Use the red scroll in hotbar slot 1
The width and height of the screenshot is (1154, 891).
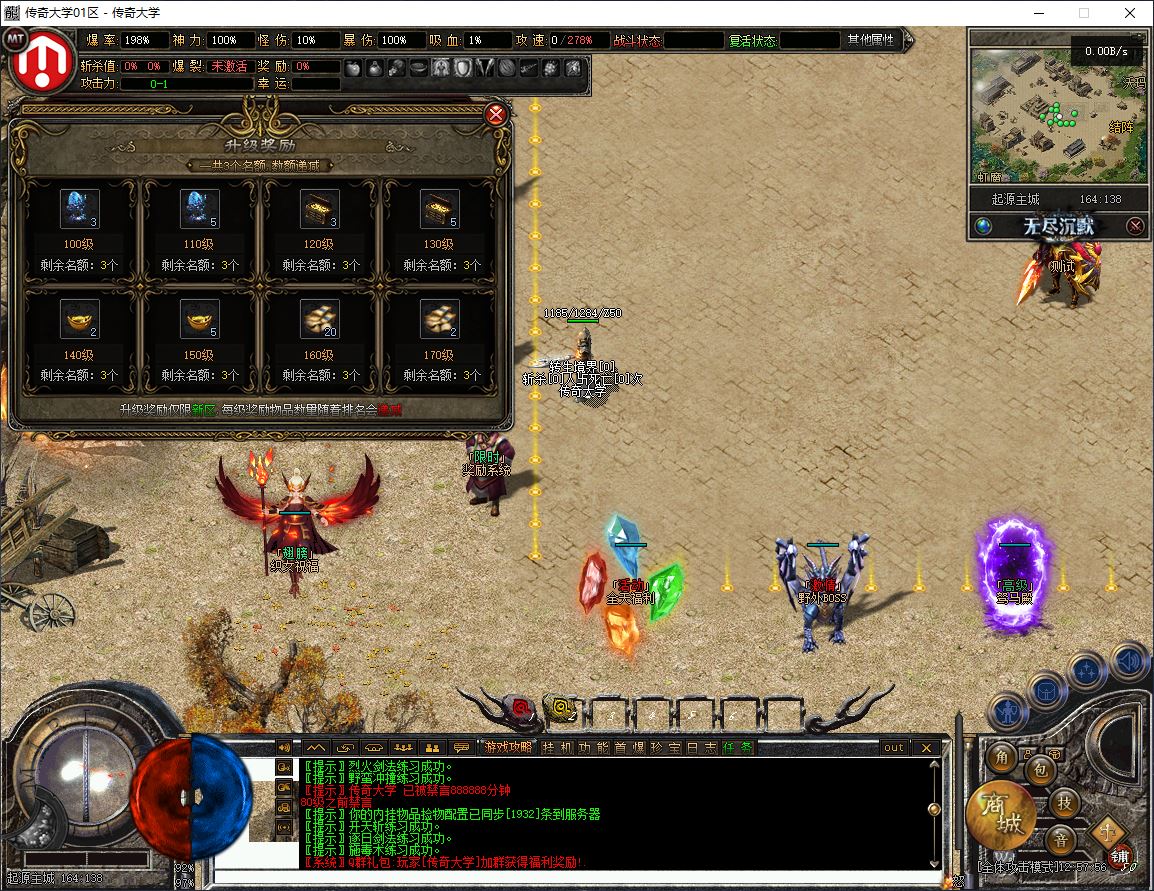coord(521,709)
